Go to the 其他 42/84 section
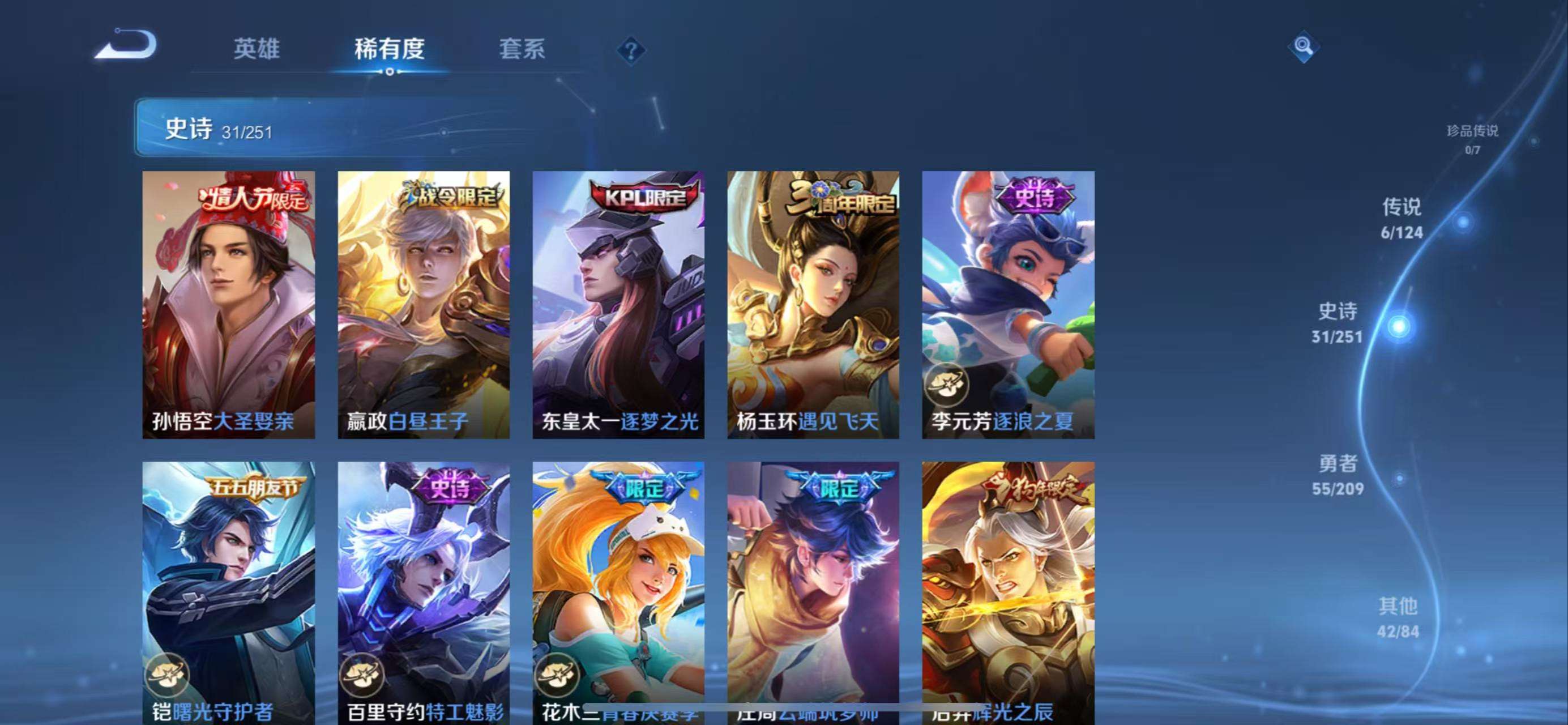This screenshot has width=1568, height=725. tap(1398, 617)
